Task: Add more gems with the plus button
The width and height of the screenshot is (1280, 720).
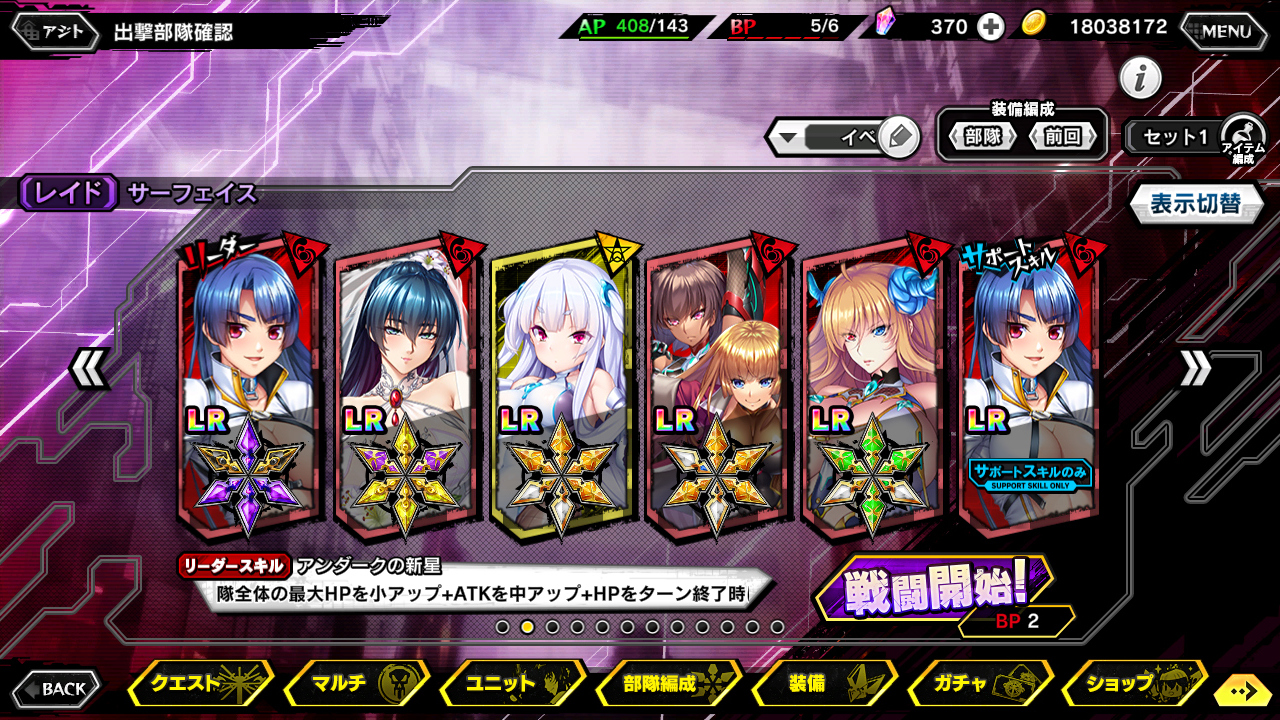Action: click(991, 28)
